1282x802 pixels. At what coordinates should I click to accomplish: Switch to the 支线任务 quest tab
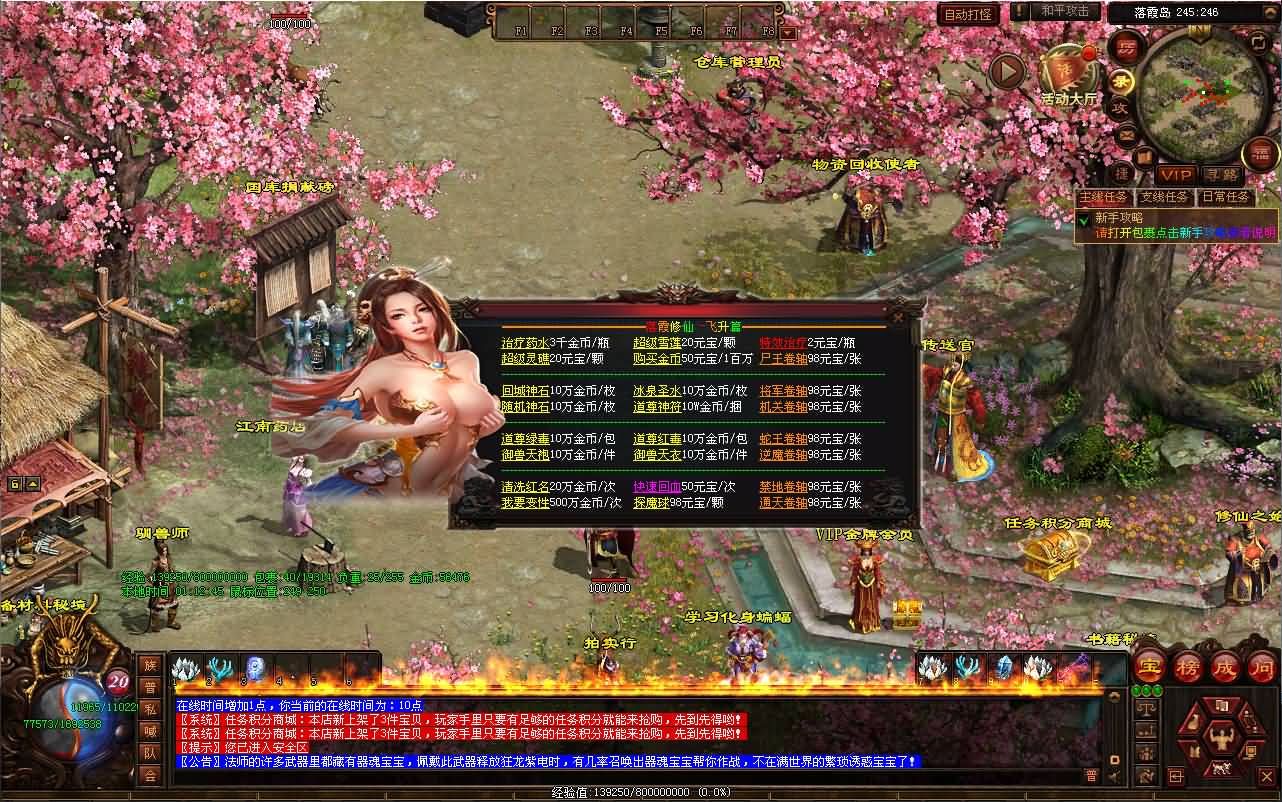tap(1165, 197)
